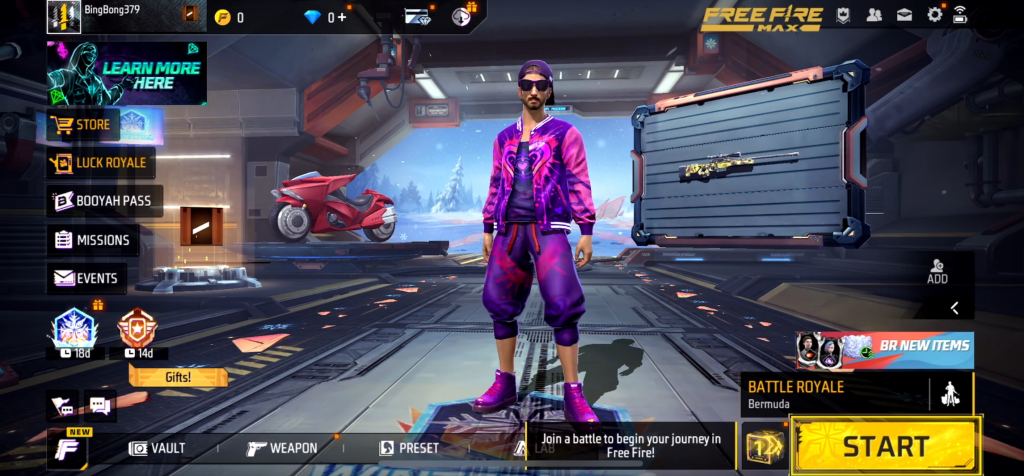Open the friends list icon
The width and height of the screenshot is (1024, 476).
874,14
